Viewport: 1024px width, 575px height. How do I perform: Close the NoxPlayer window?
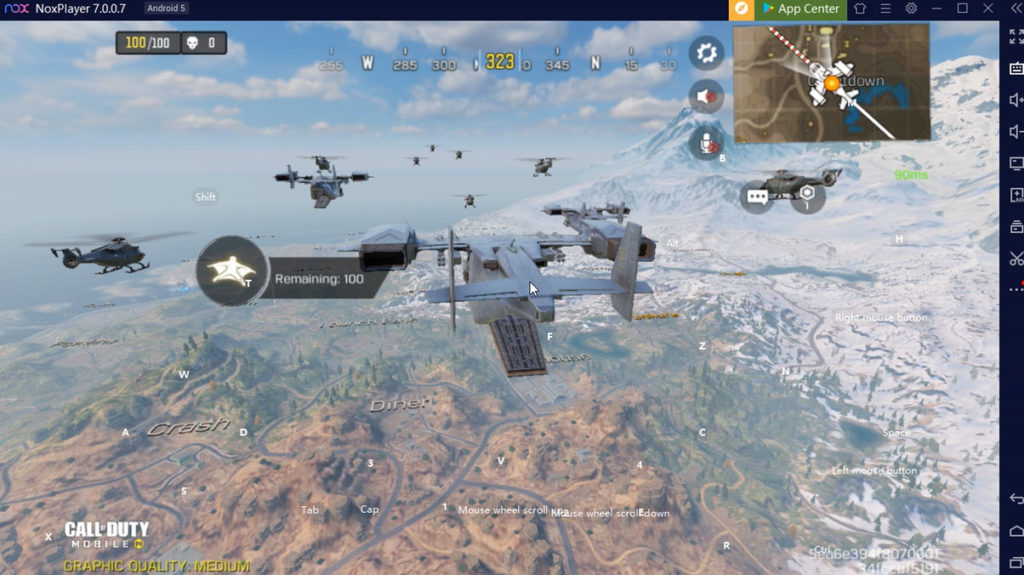(x=987, y=9)
